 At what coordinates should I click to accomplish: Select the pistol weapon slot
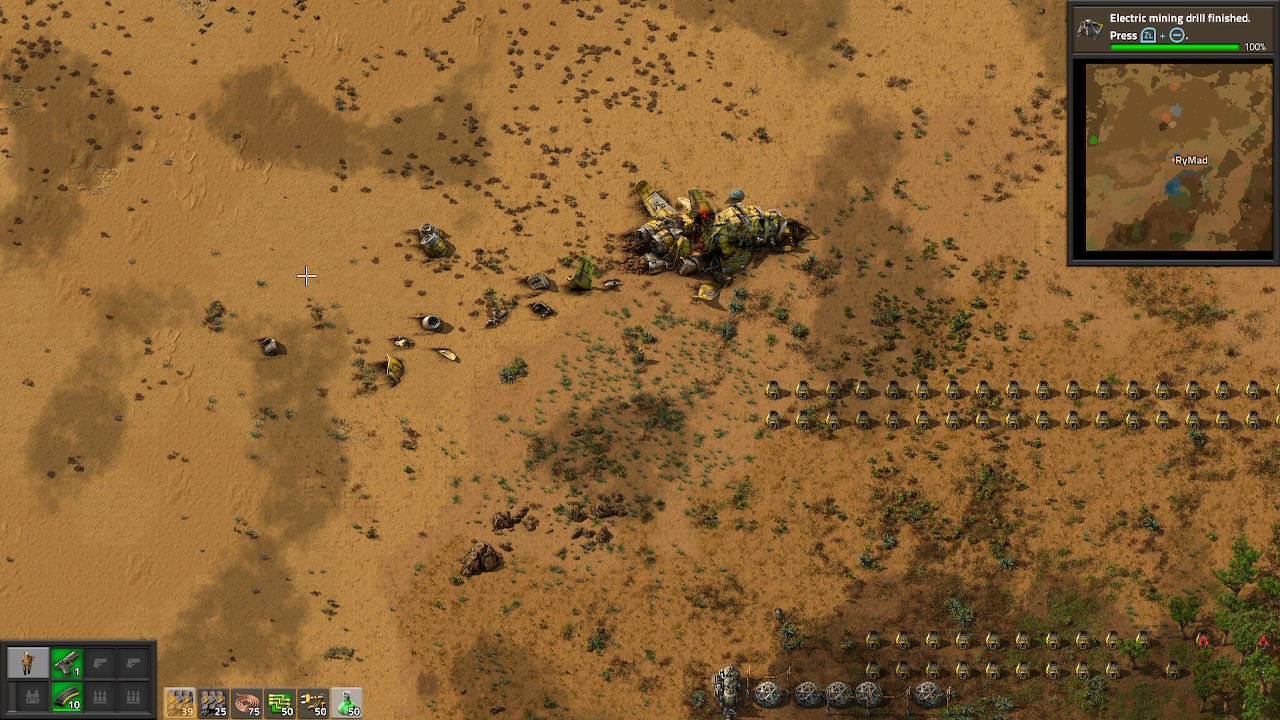(66, 662)
